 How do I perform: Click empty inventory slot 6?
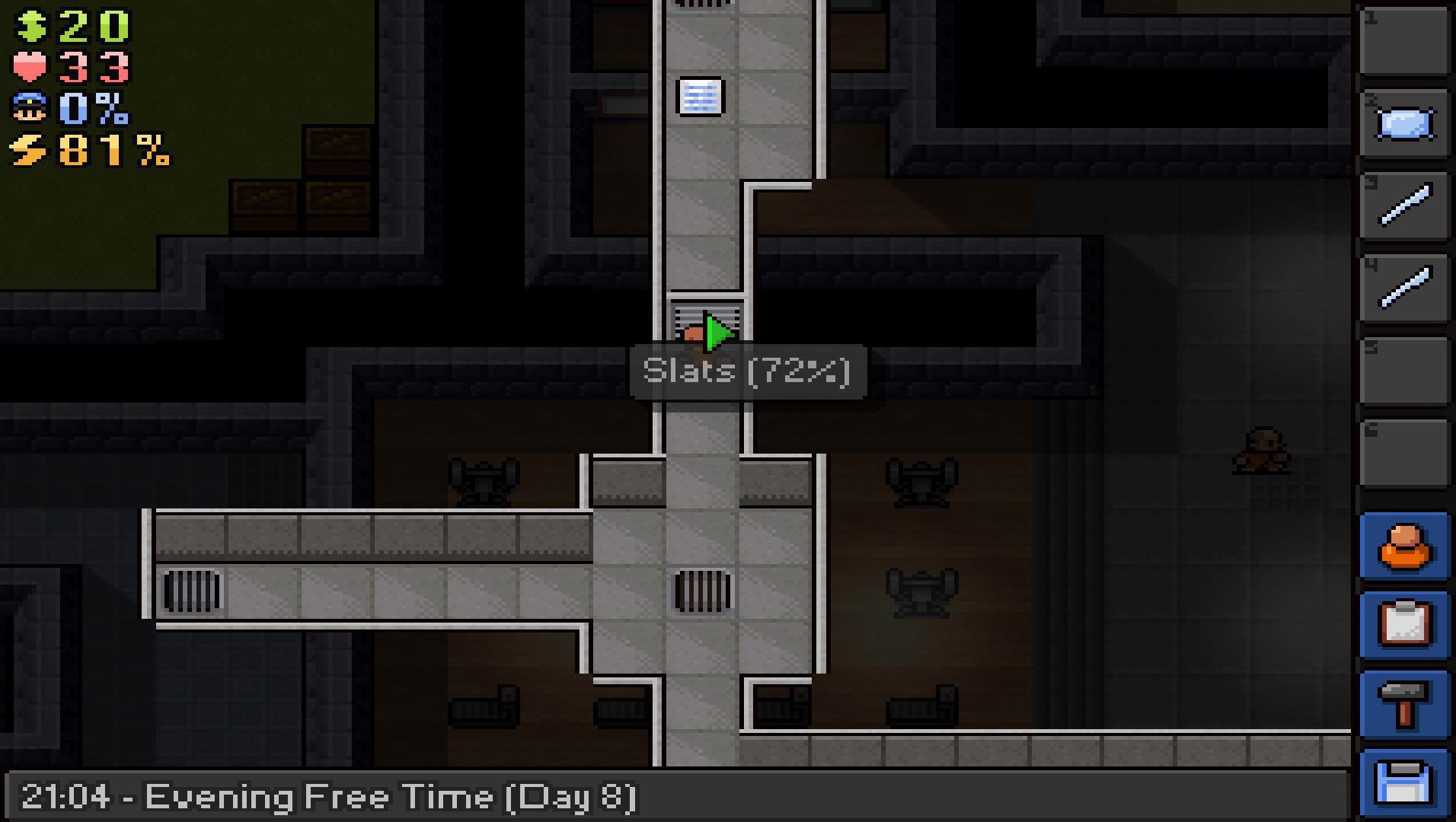1405,454
